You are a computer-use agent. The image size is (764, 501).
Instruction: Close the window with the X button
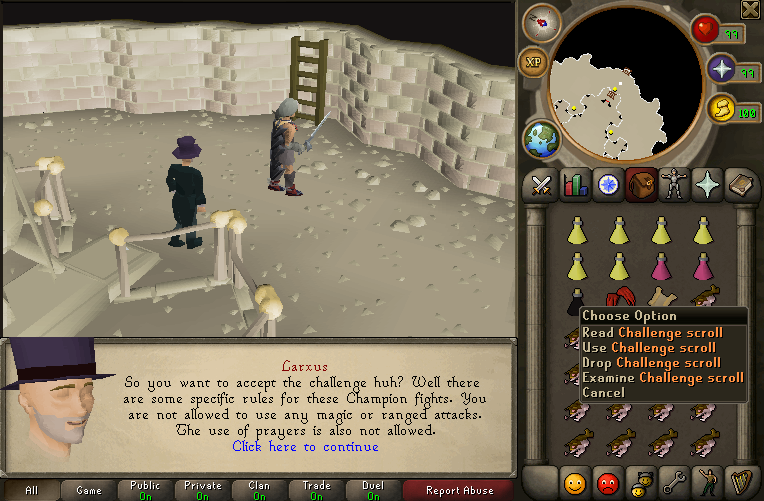click(x=750, y=9)
